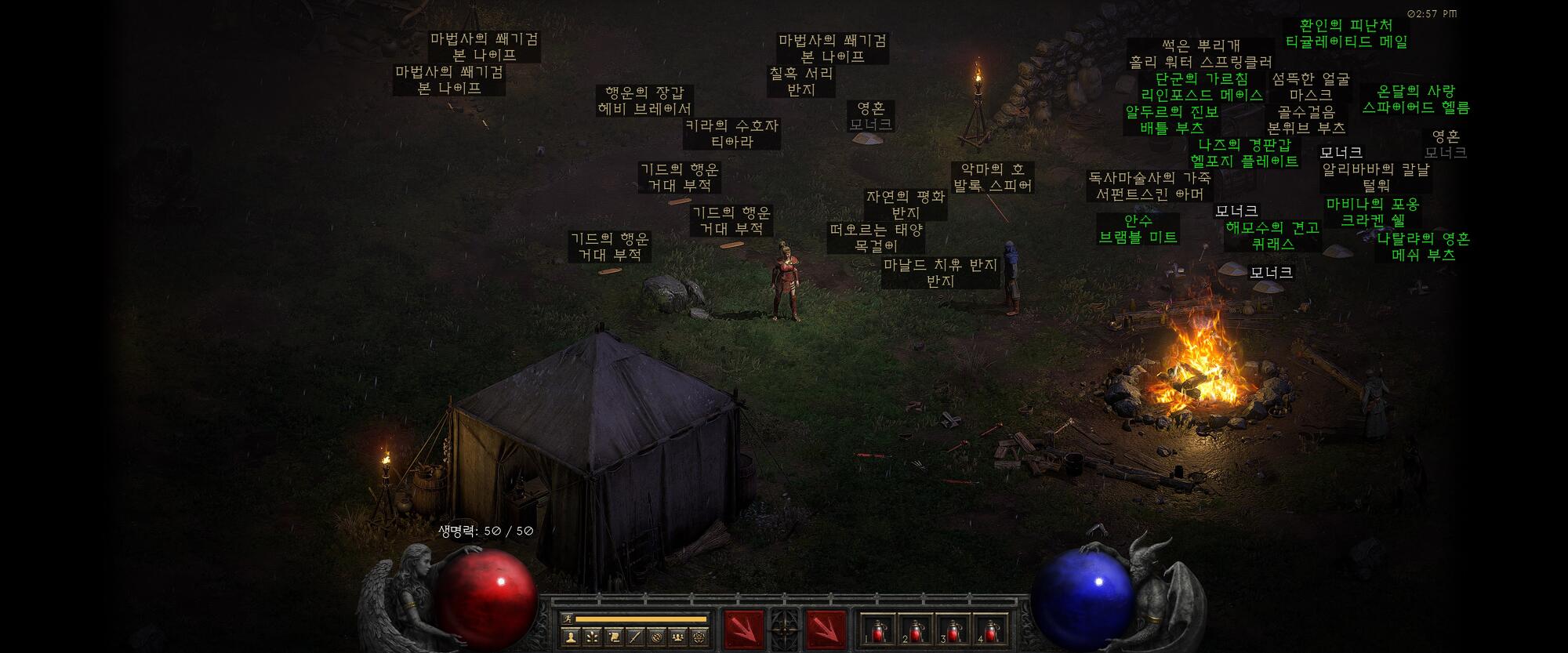The image size is (1568, 653).
Task: Open the character screen via the bust icon
Action: (x=570, y=637)
